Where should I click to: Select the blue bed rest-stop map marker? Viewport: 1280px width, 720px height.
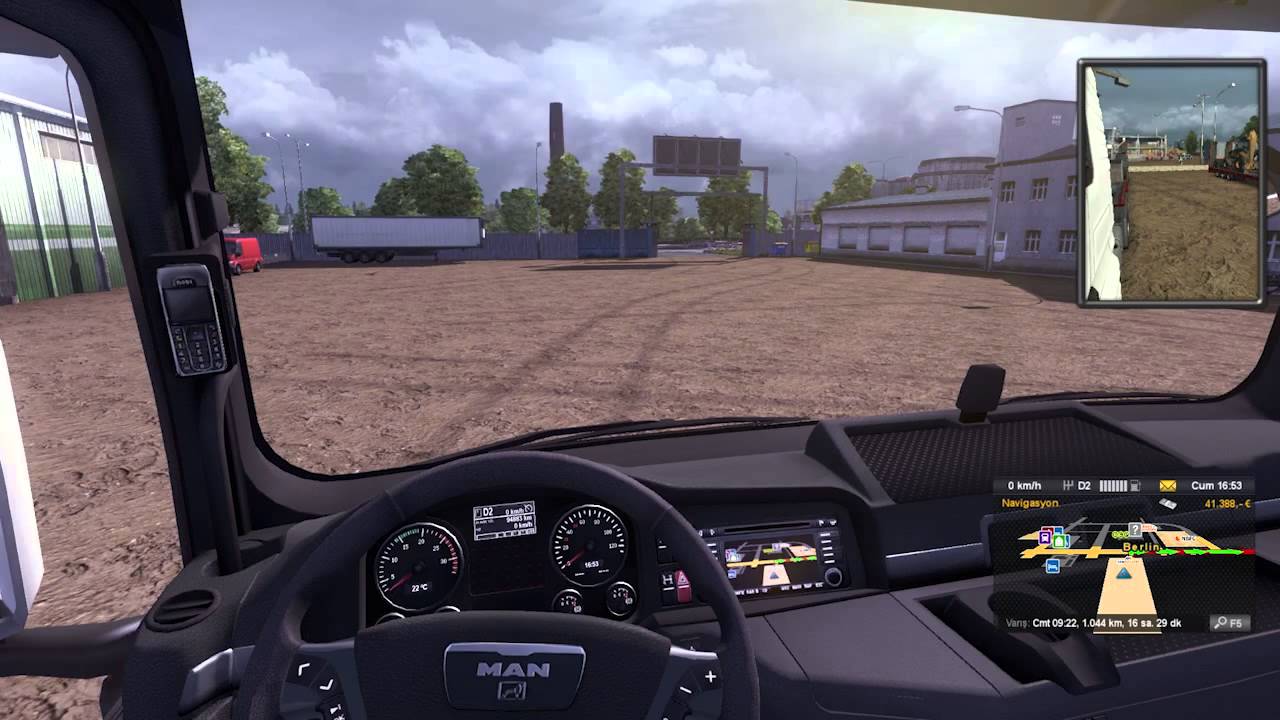click(x=1052, y=567)
